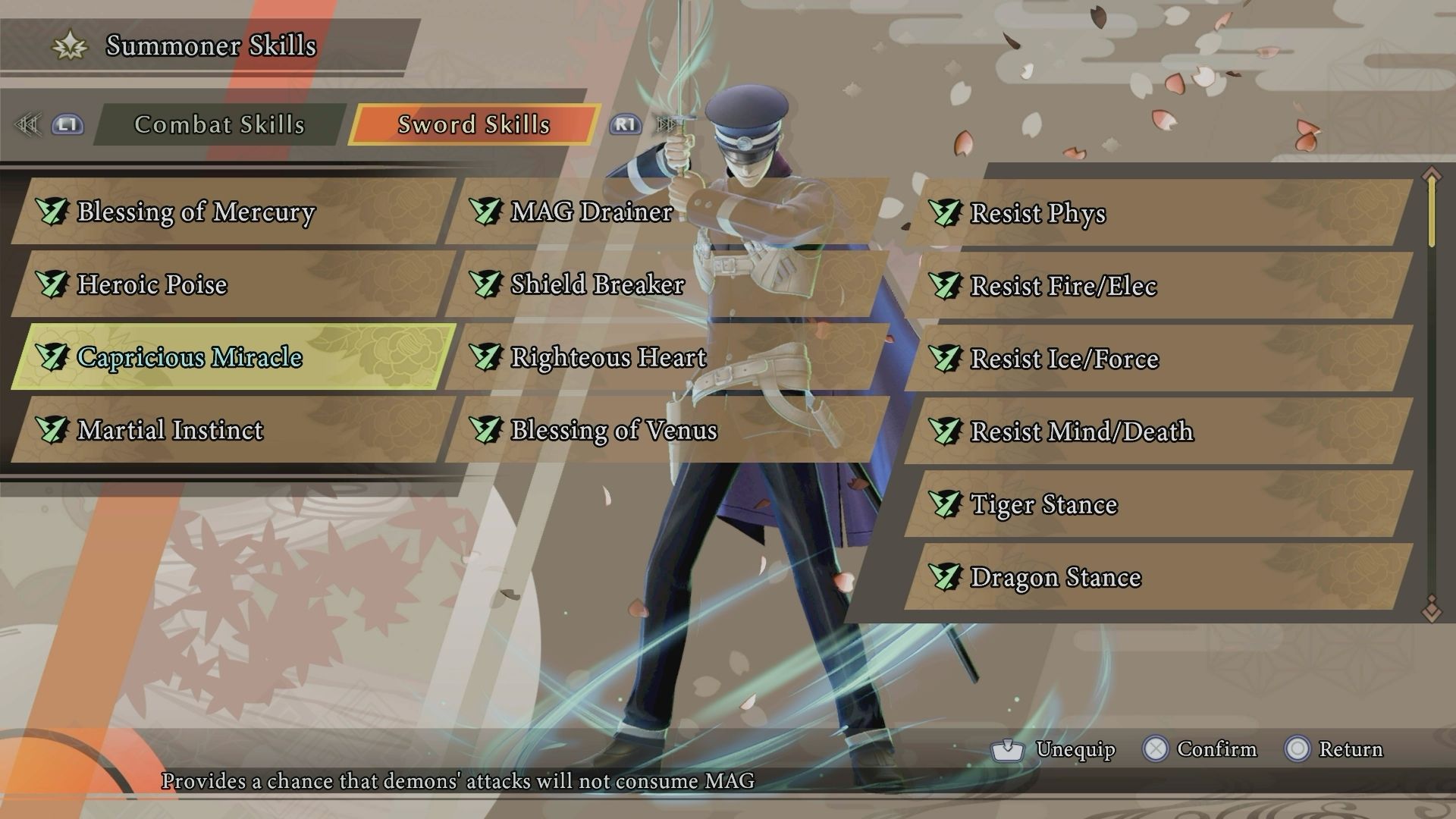The image size is (1456, 819).
Task: Click the Summoner Skills header emblem
Action: point(69,45)
